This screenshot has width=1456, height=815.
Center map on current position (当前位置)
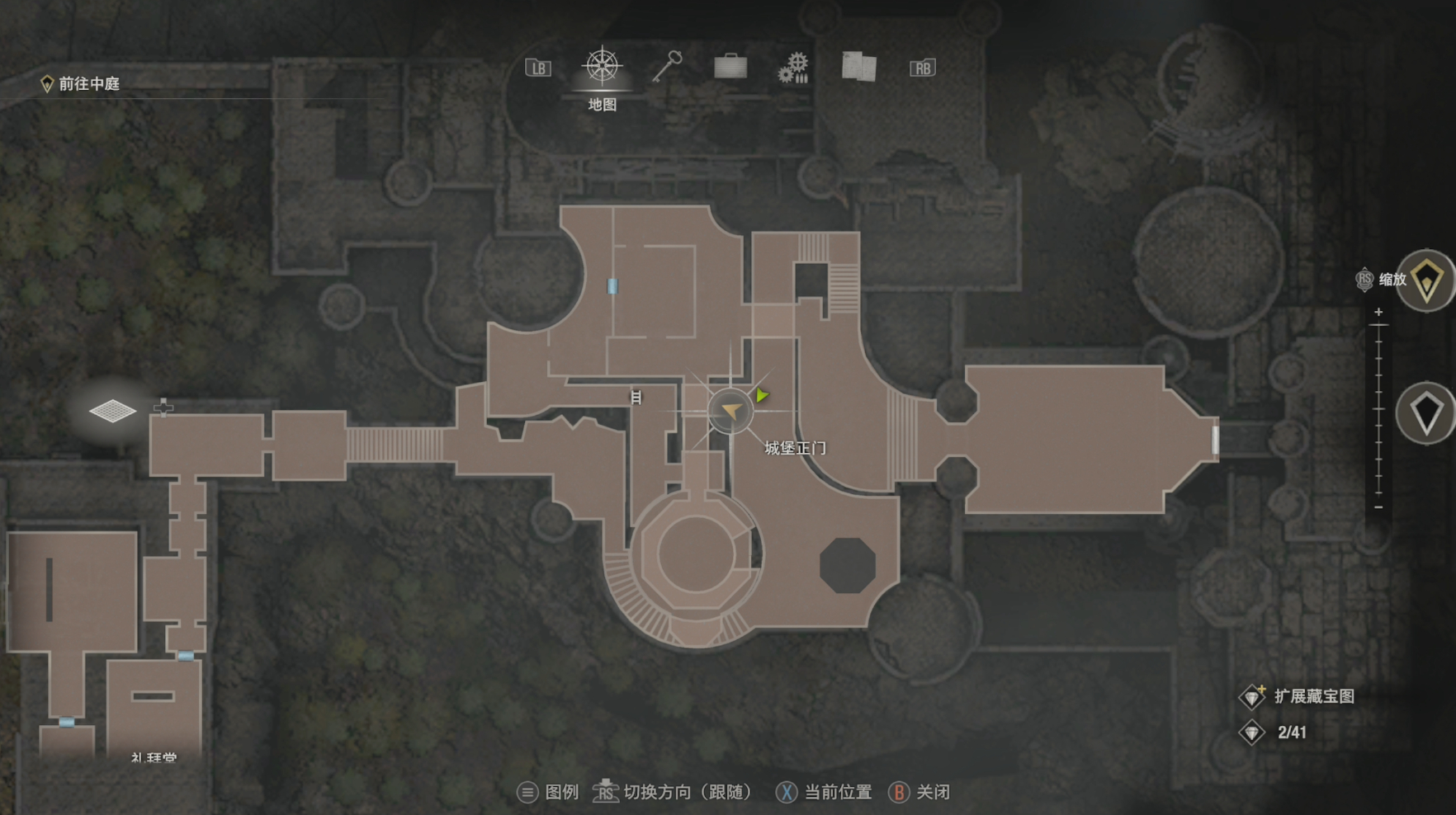(x=824, y=793)
